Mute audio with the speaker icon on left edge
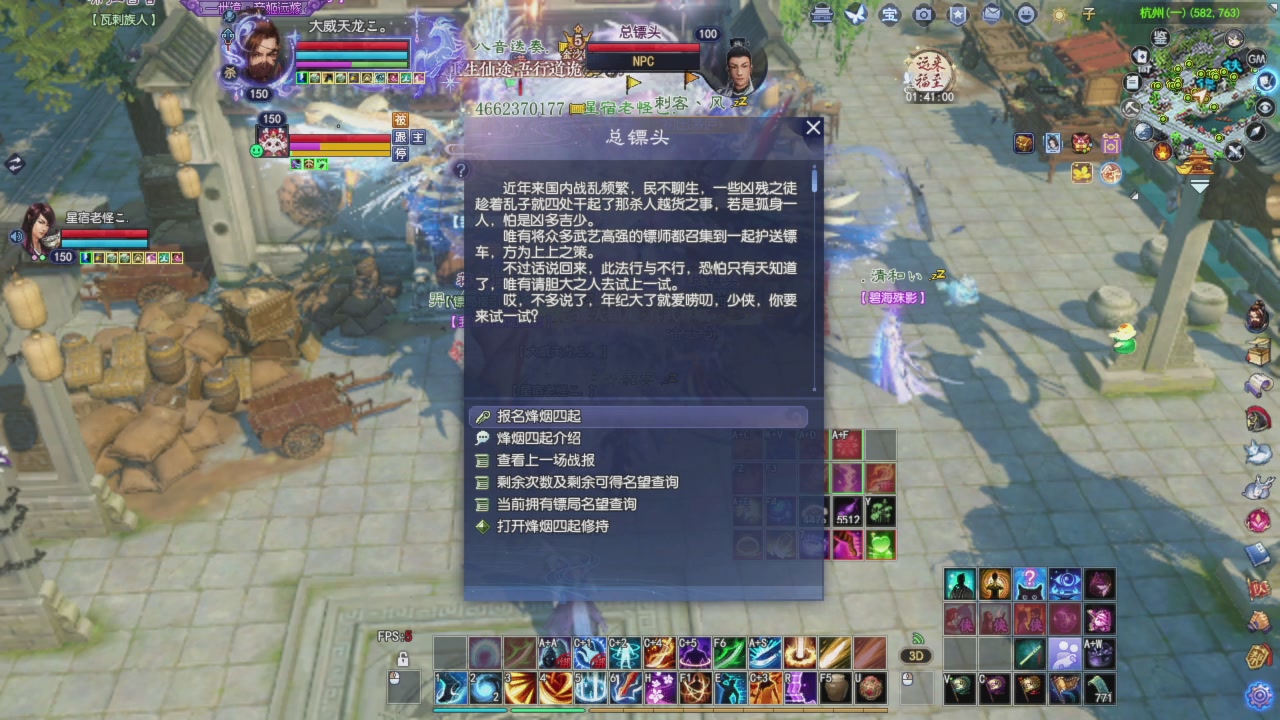This screenshot has width=1280, height=720. coord(16,235)
